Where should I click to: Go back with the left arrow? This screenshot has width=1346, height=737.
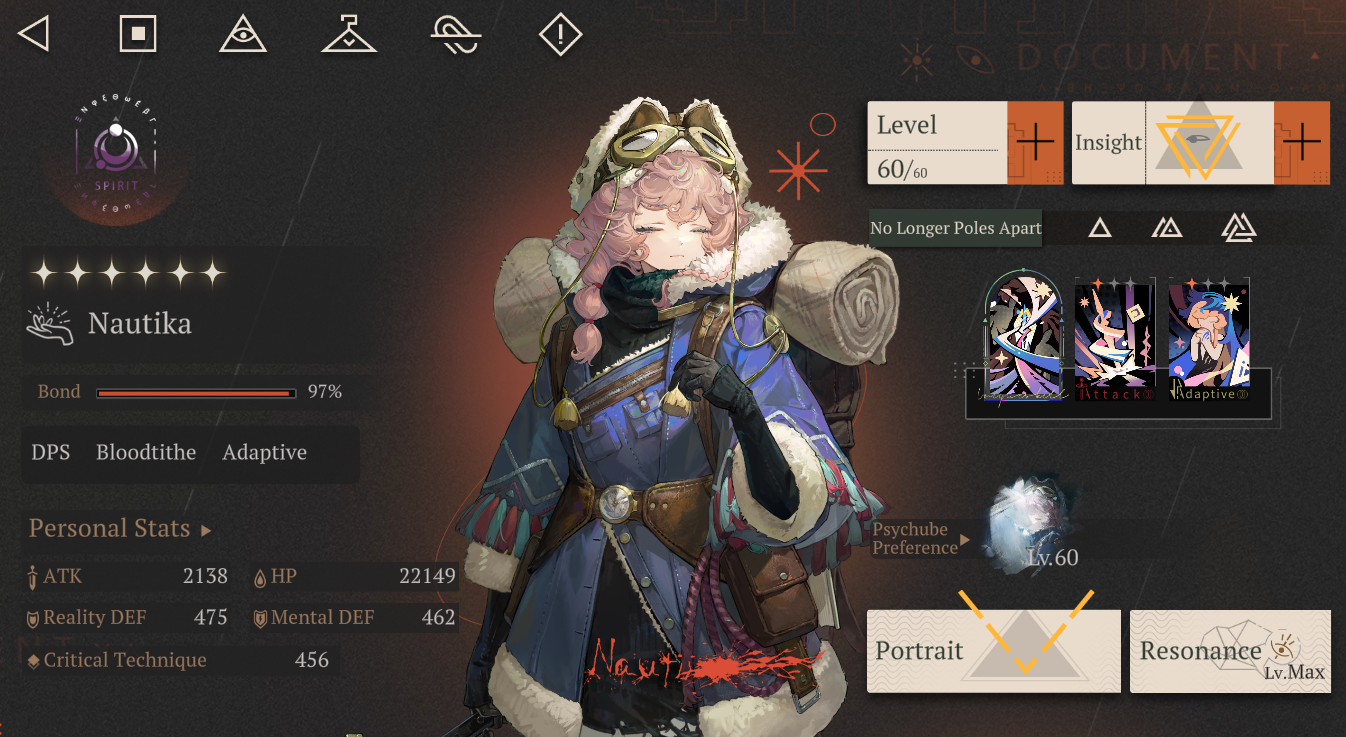point(34,34)
